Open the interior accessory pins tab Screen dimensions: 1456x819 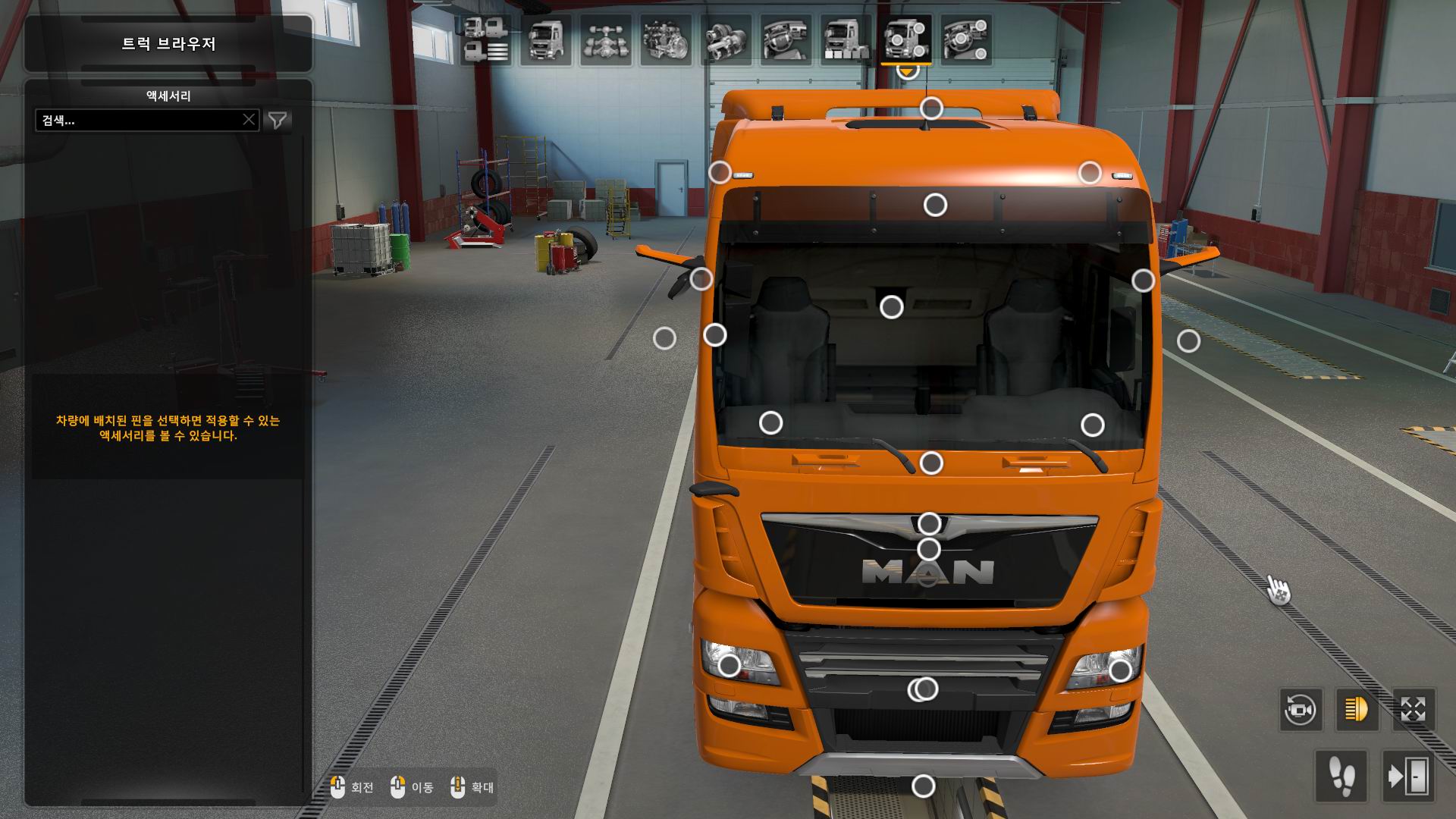[966, 40]
